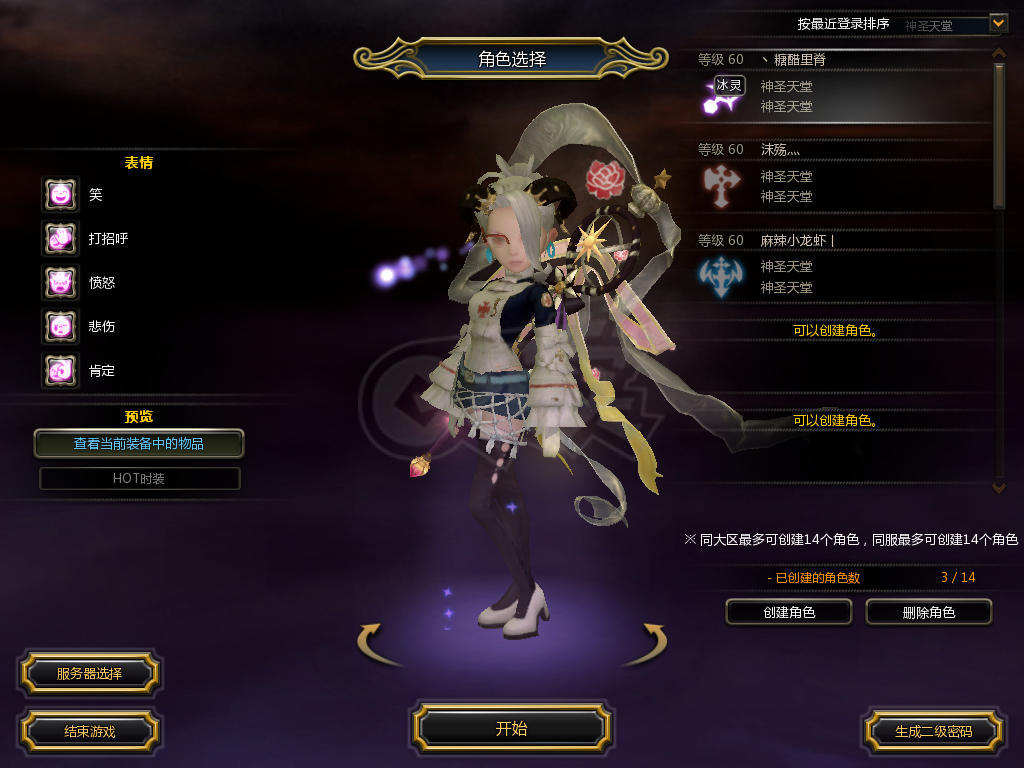Quit with the 结束游戏 button
Image resolution: width=1024 pixels, height=768 pixels.
[x=89, y=731]
